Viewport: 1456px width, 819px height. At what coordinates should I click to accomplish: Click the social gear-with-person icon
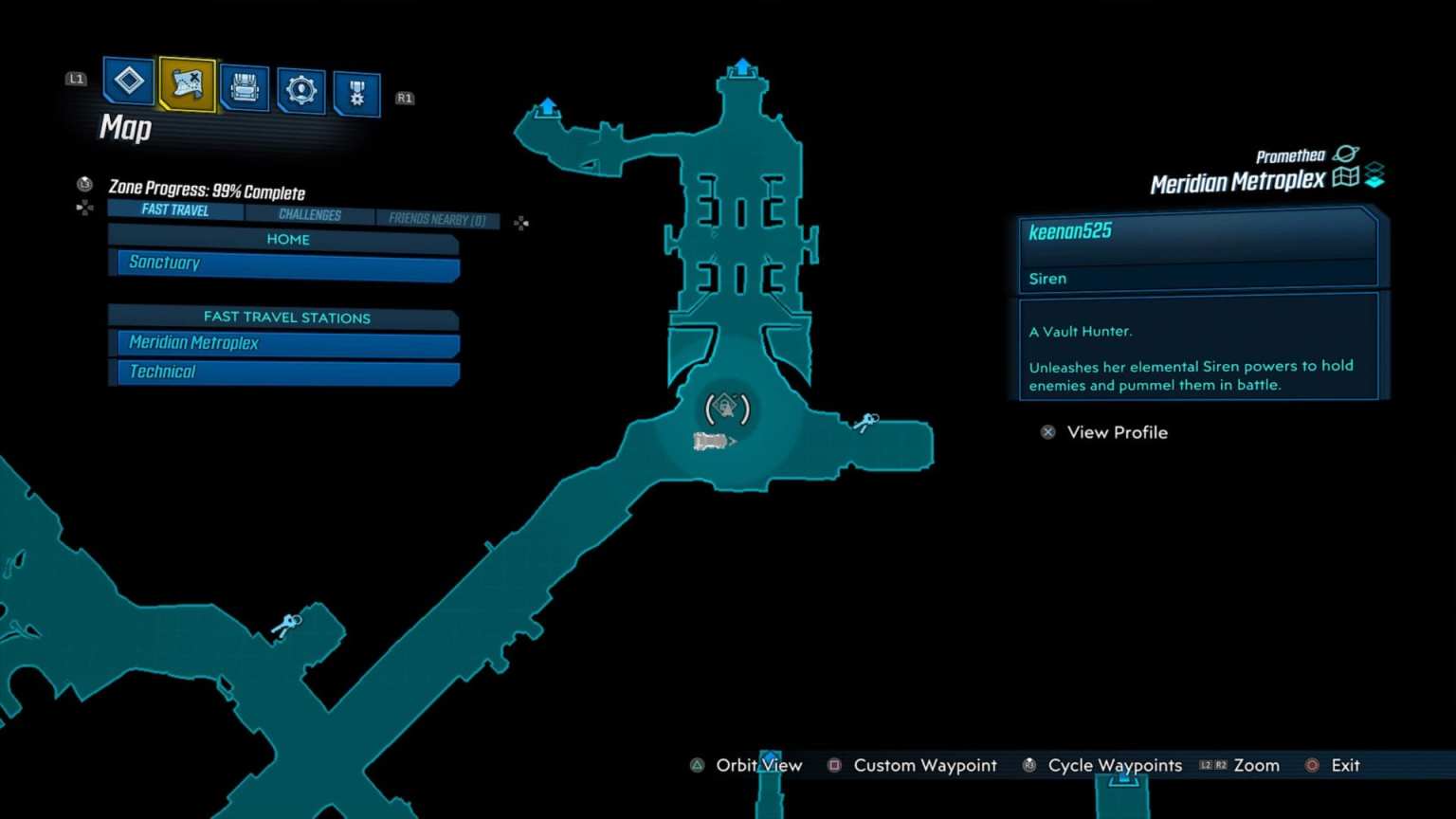point(300,85)
